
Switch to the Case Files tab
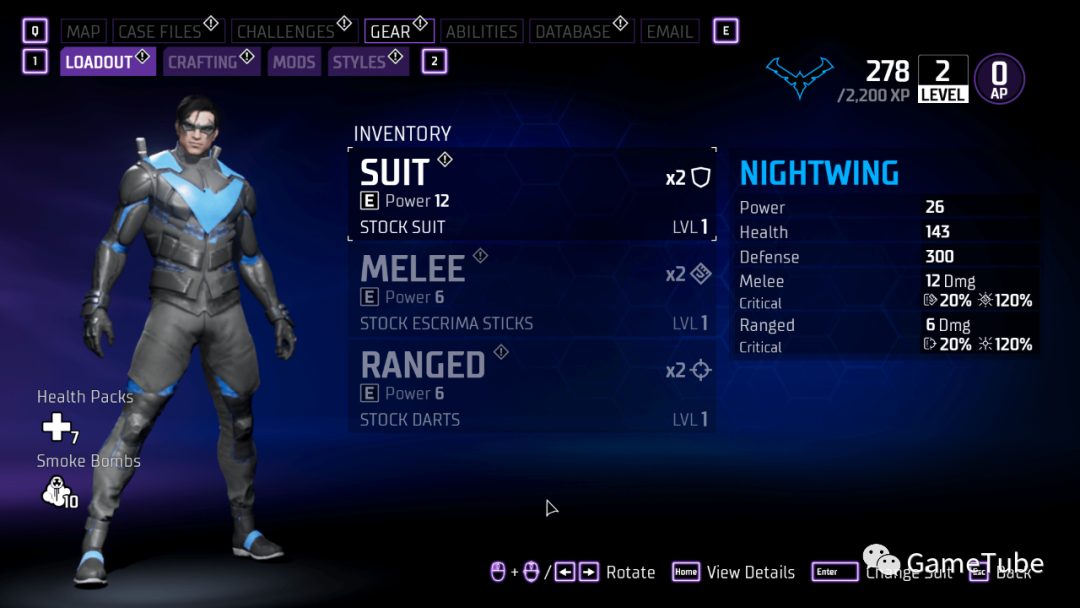tap(160, 31)
